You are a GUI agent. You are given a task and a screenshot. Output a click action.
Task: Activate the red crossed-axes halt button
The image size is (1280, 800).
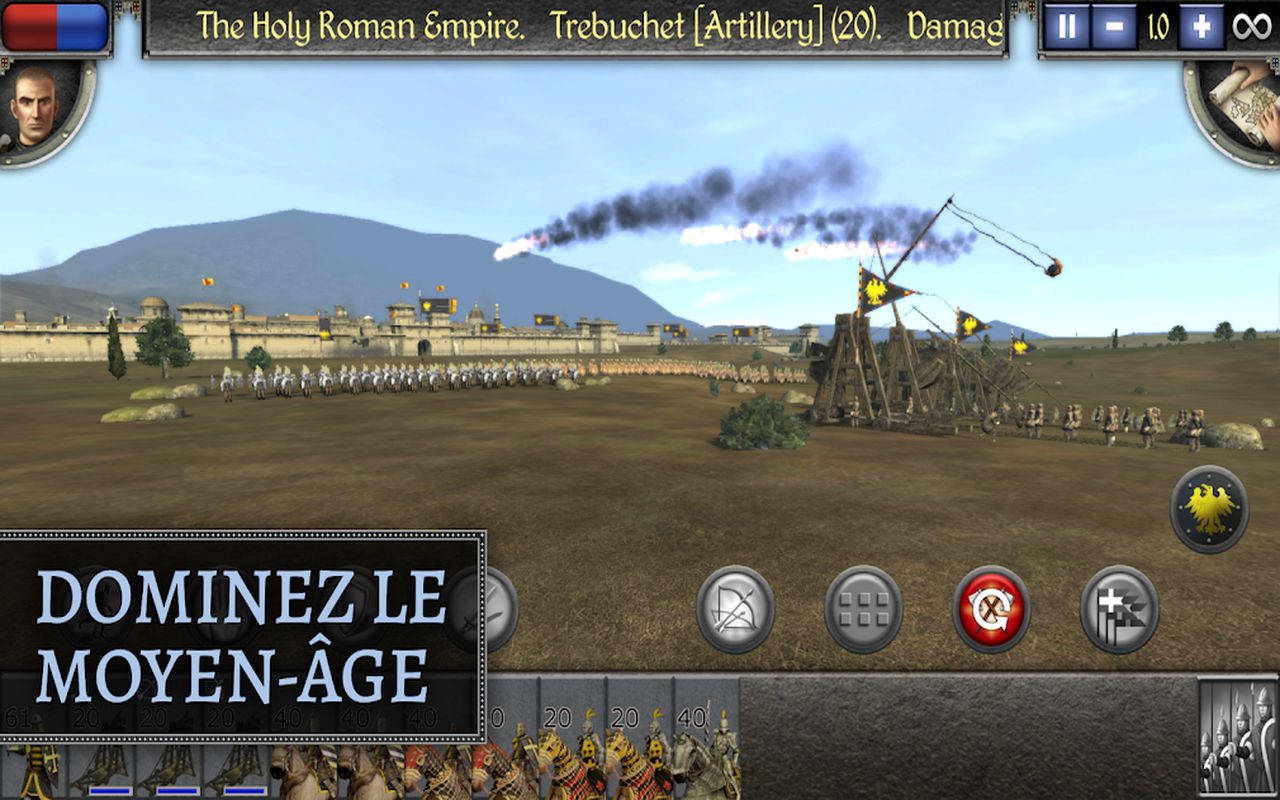(991, 609)
